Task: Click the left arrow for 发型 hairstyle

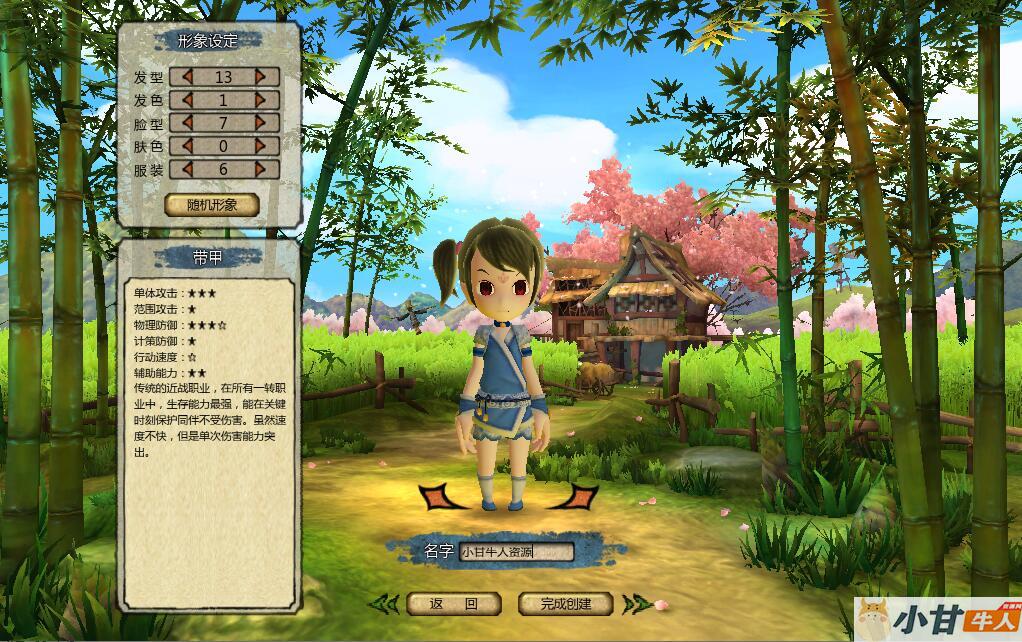Action: (186, 77)
